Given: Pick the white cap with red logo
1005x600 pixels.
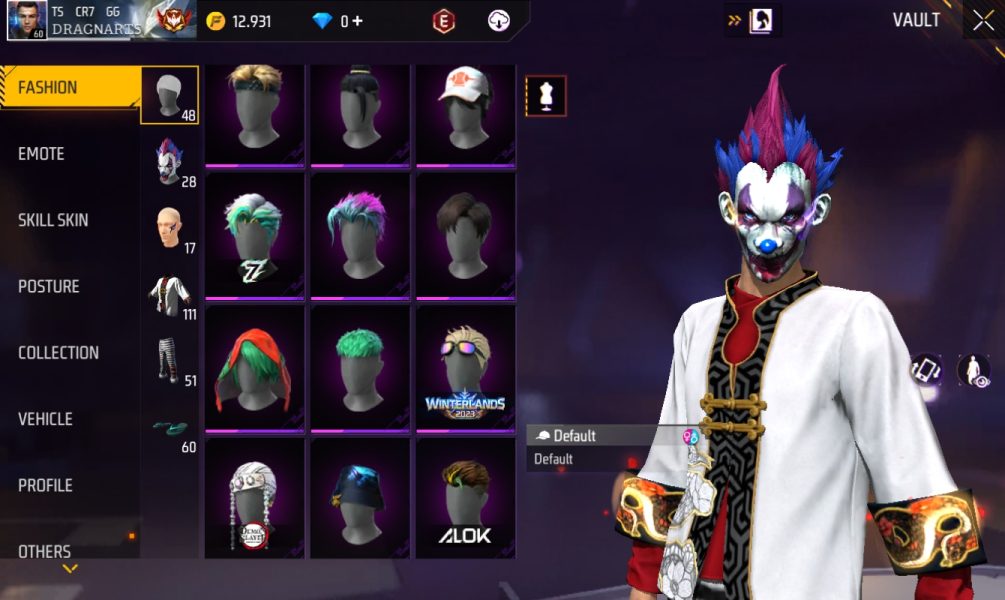Looking at the screenshot, I should click(x=465, y=113).
